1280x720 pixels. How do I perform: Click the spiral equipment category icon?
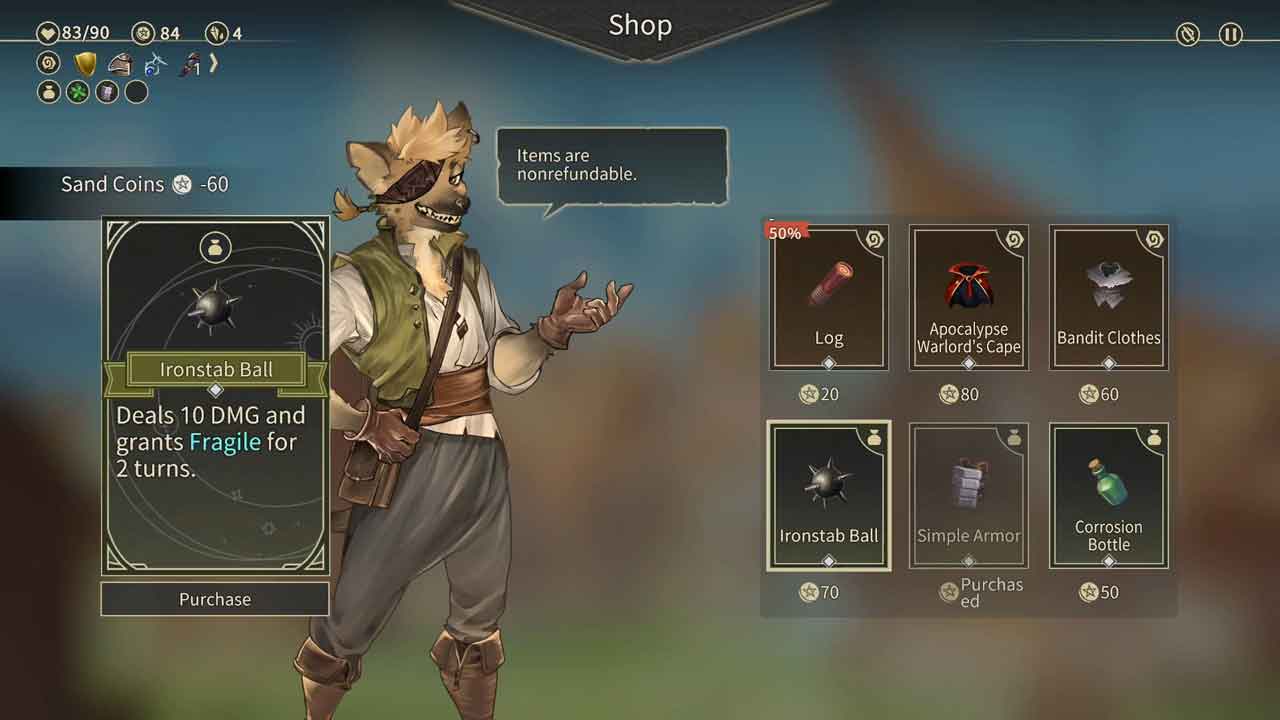coord(48,64)
